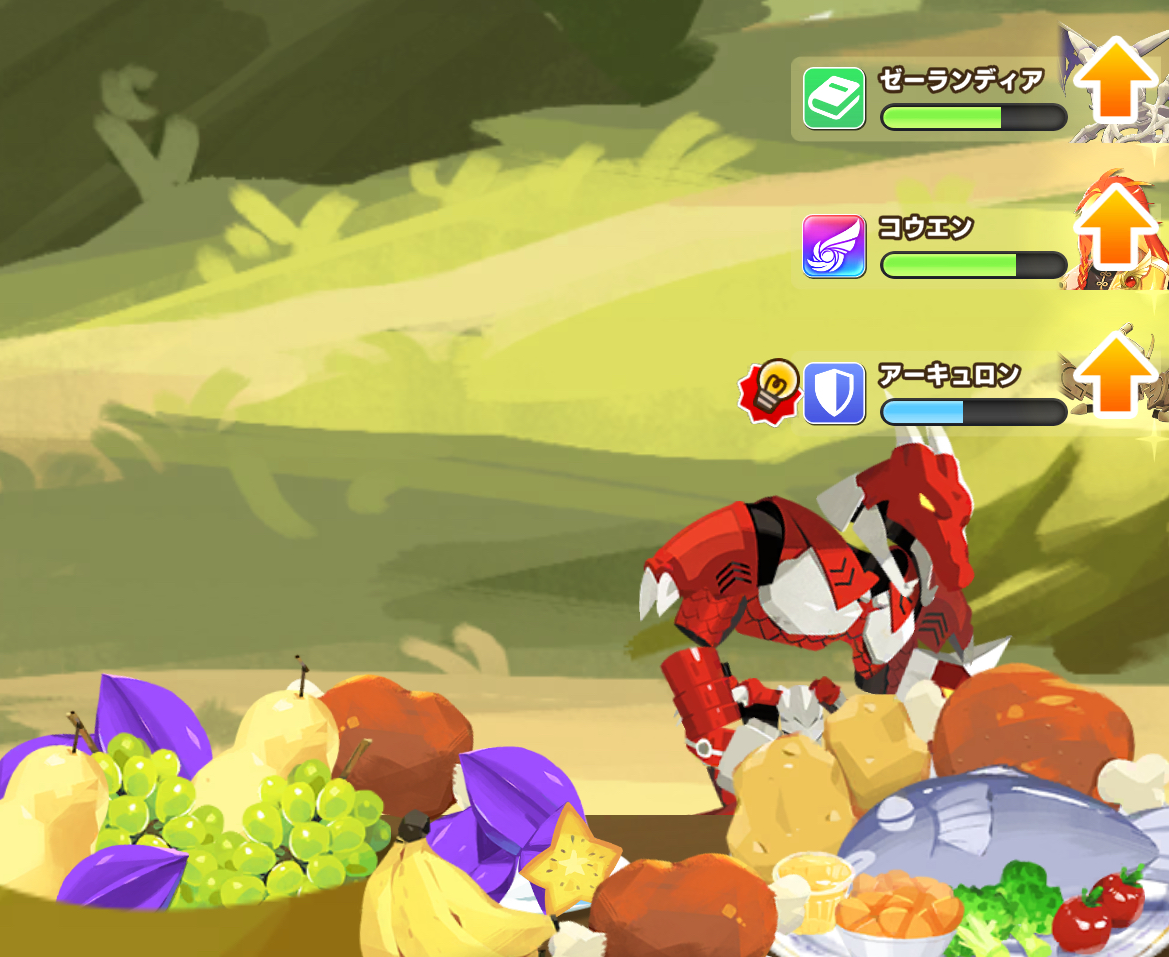Open the lightbulb hint badge
The image size is (1169, 957).
point(772,389)
